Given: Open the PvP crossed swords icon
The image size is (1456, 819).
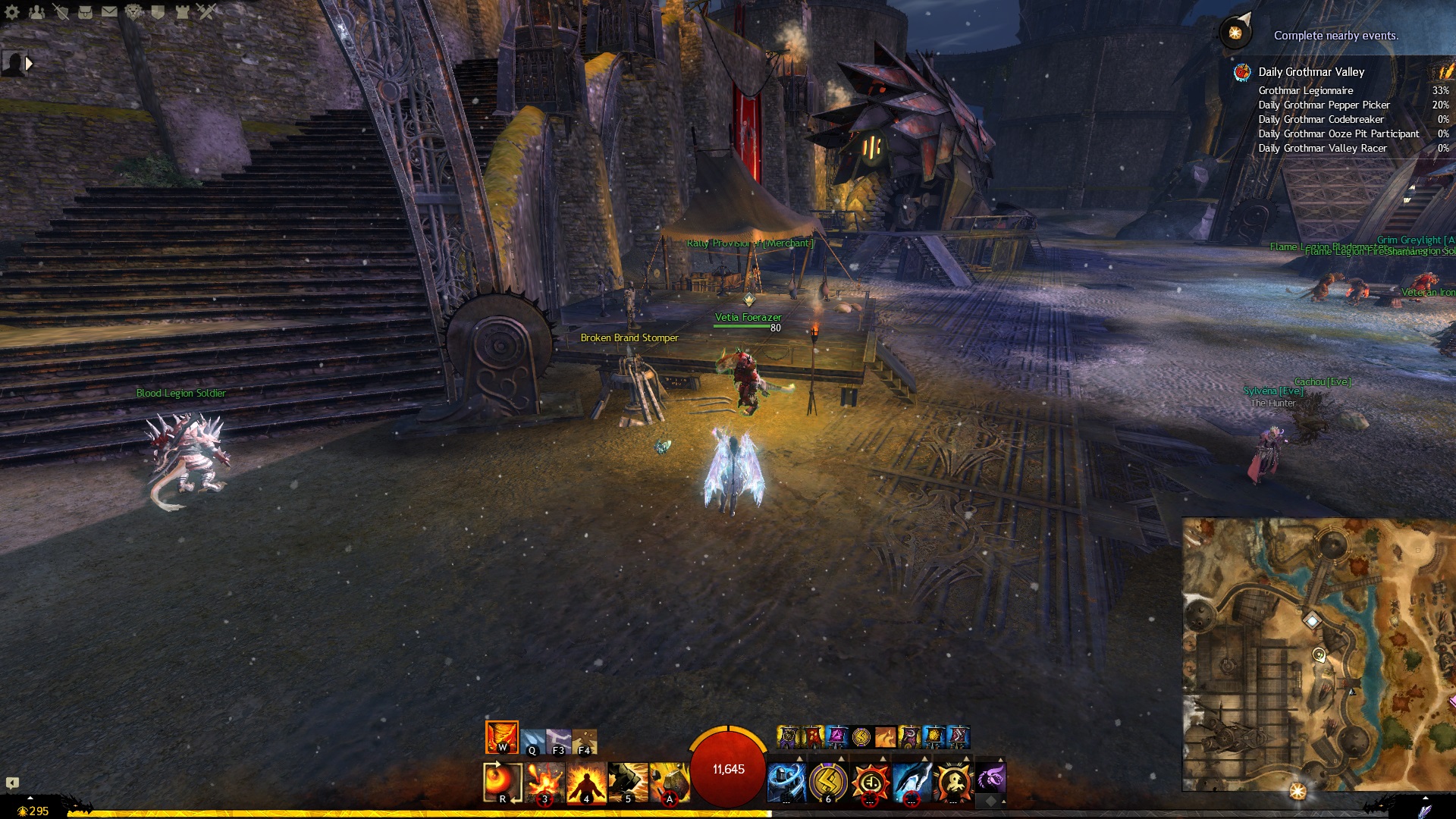Looking at the screenshot, I should [x=206, y=12].
